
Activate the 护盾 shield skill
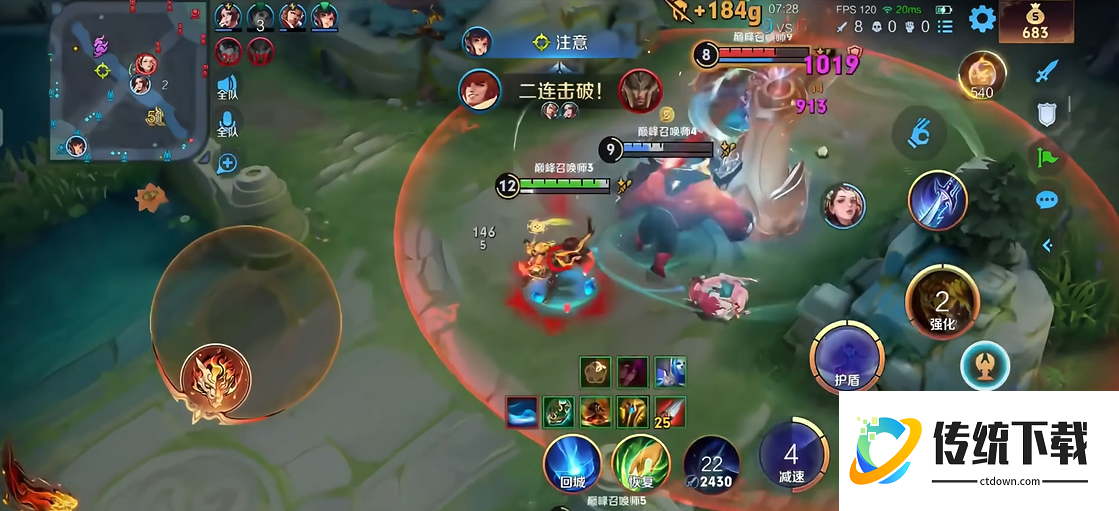[847, 357]
